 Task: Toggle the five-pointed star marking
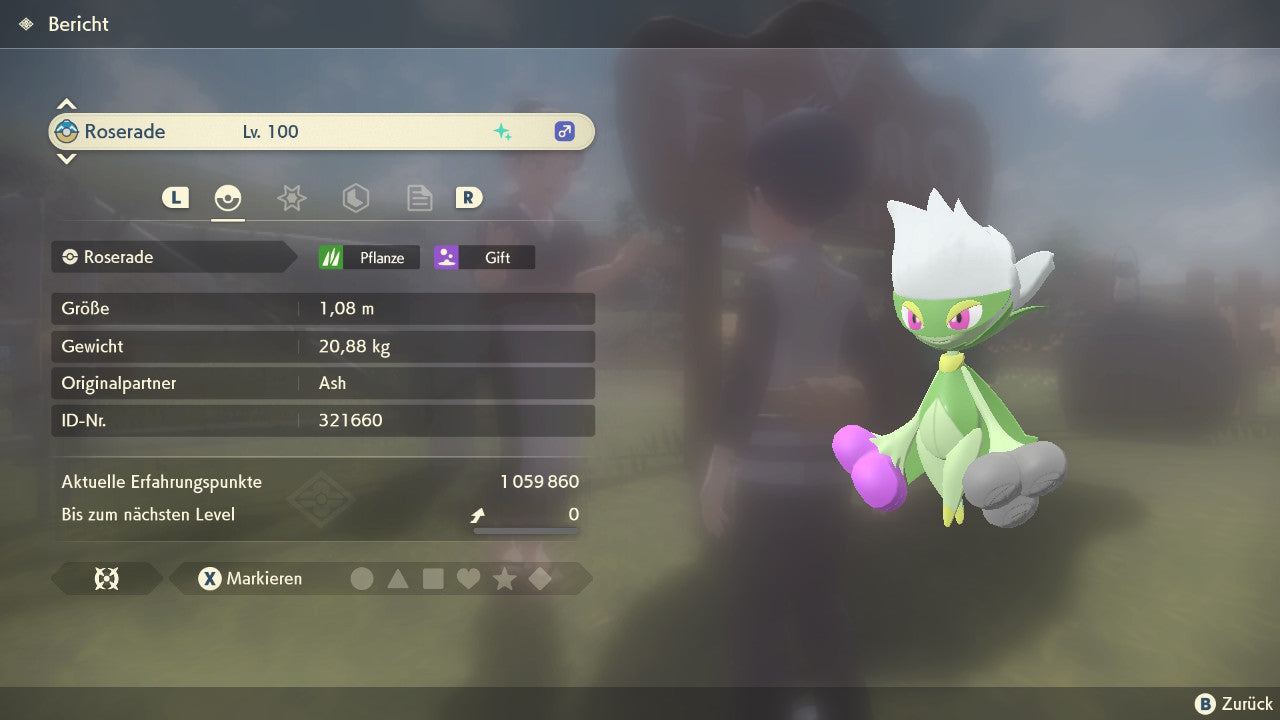coord(505,578)
